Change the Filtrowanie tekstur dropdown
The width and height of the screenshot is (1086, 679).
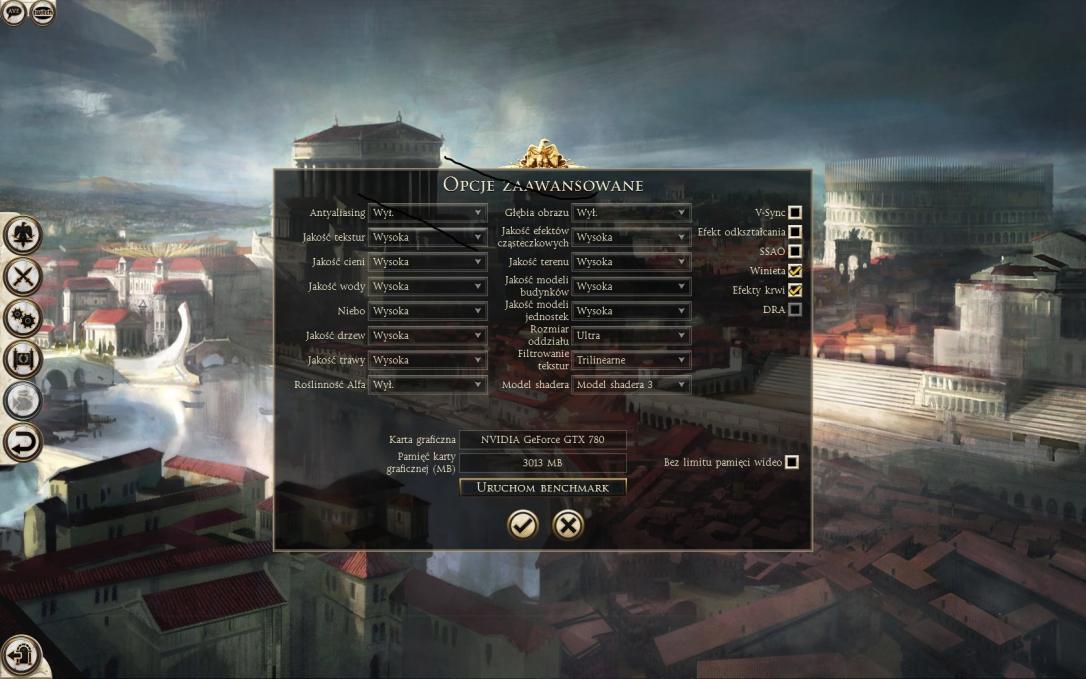pyautogui.click(x=631, y=360)
